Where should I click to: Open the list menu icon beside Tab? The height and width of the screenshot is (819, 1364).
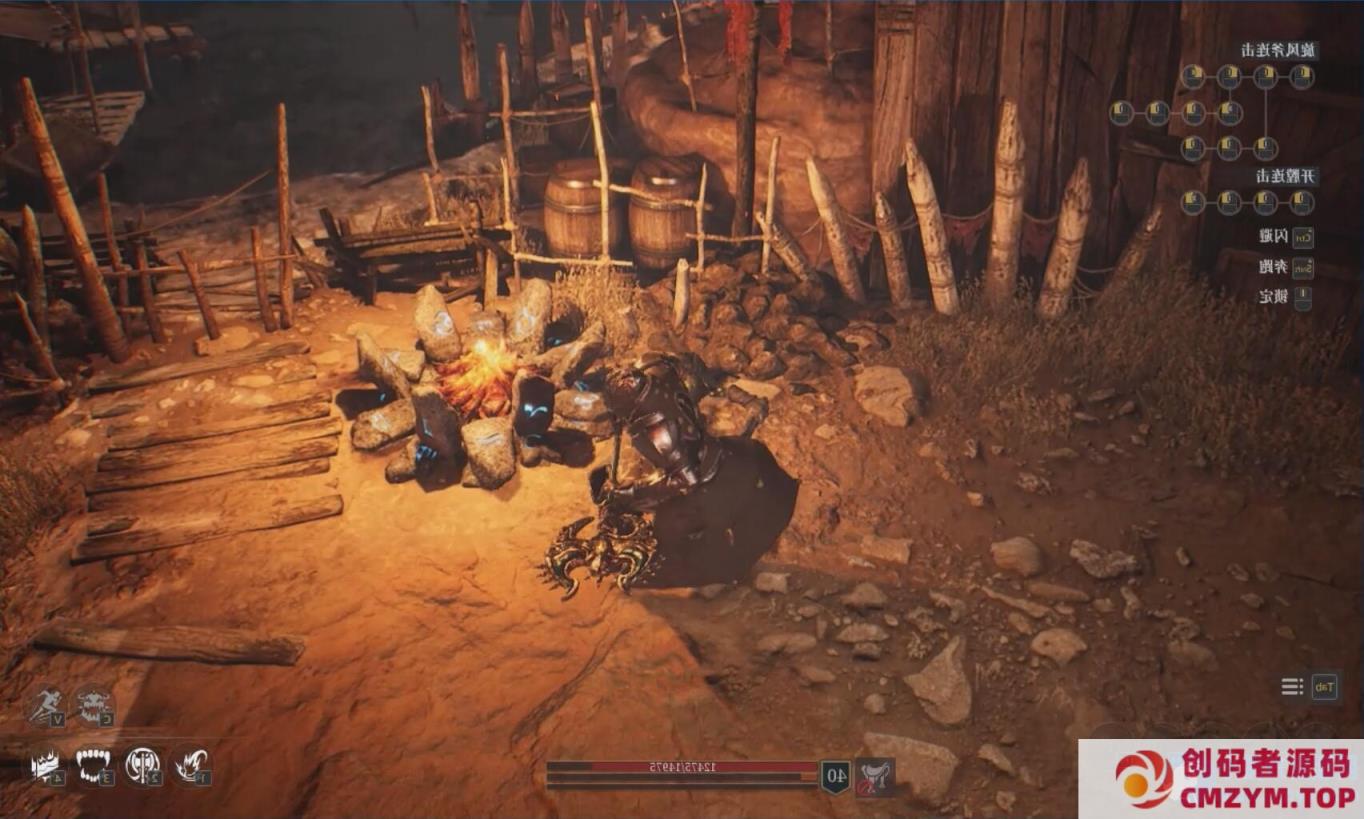1293,686
